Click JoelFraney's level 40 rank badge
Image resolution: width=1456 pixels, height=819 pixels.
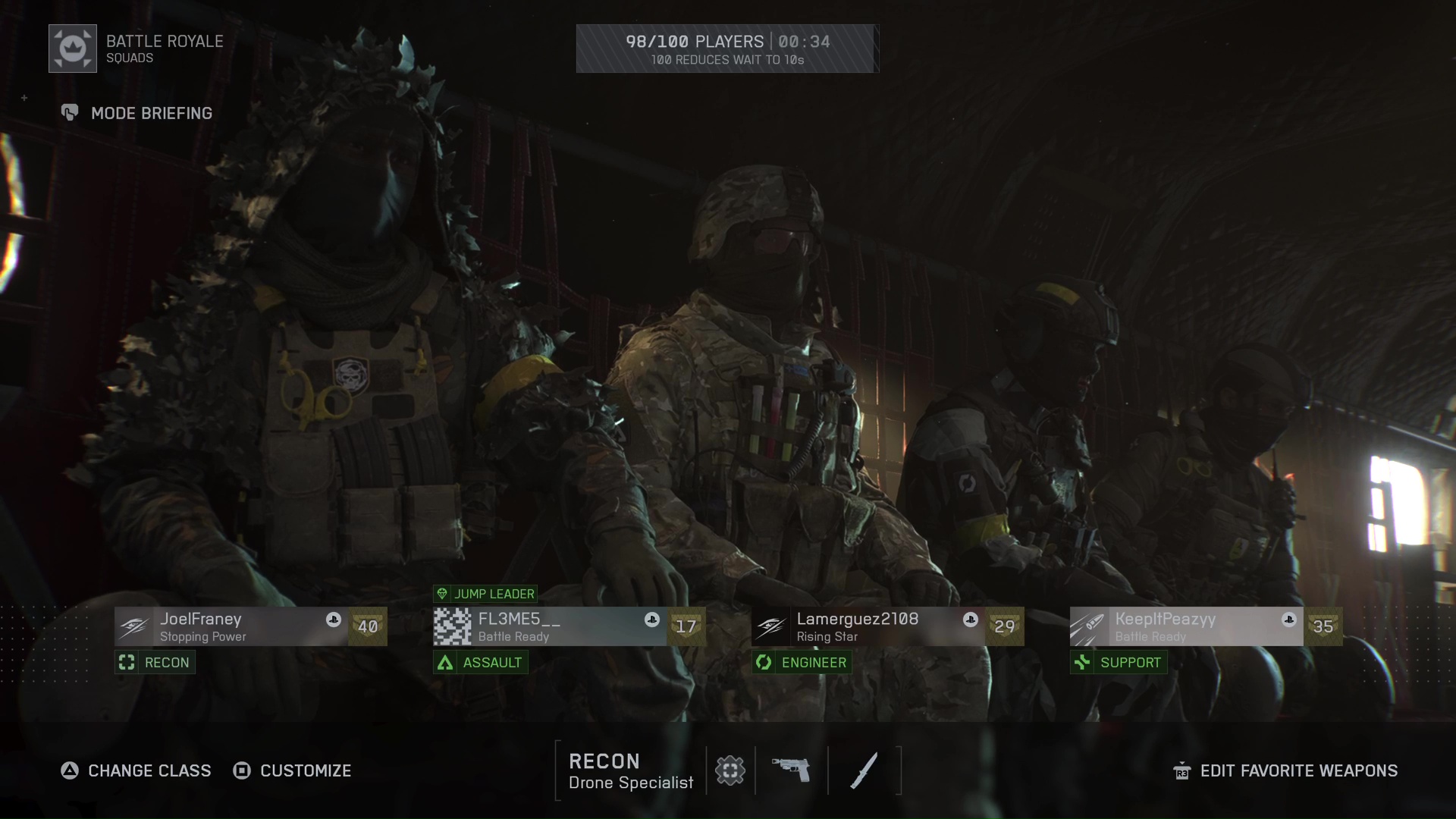click(x=369, y=626)
